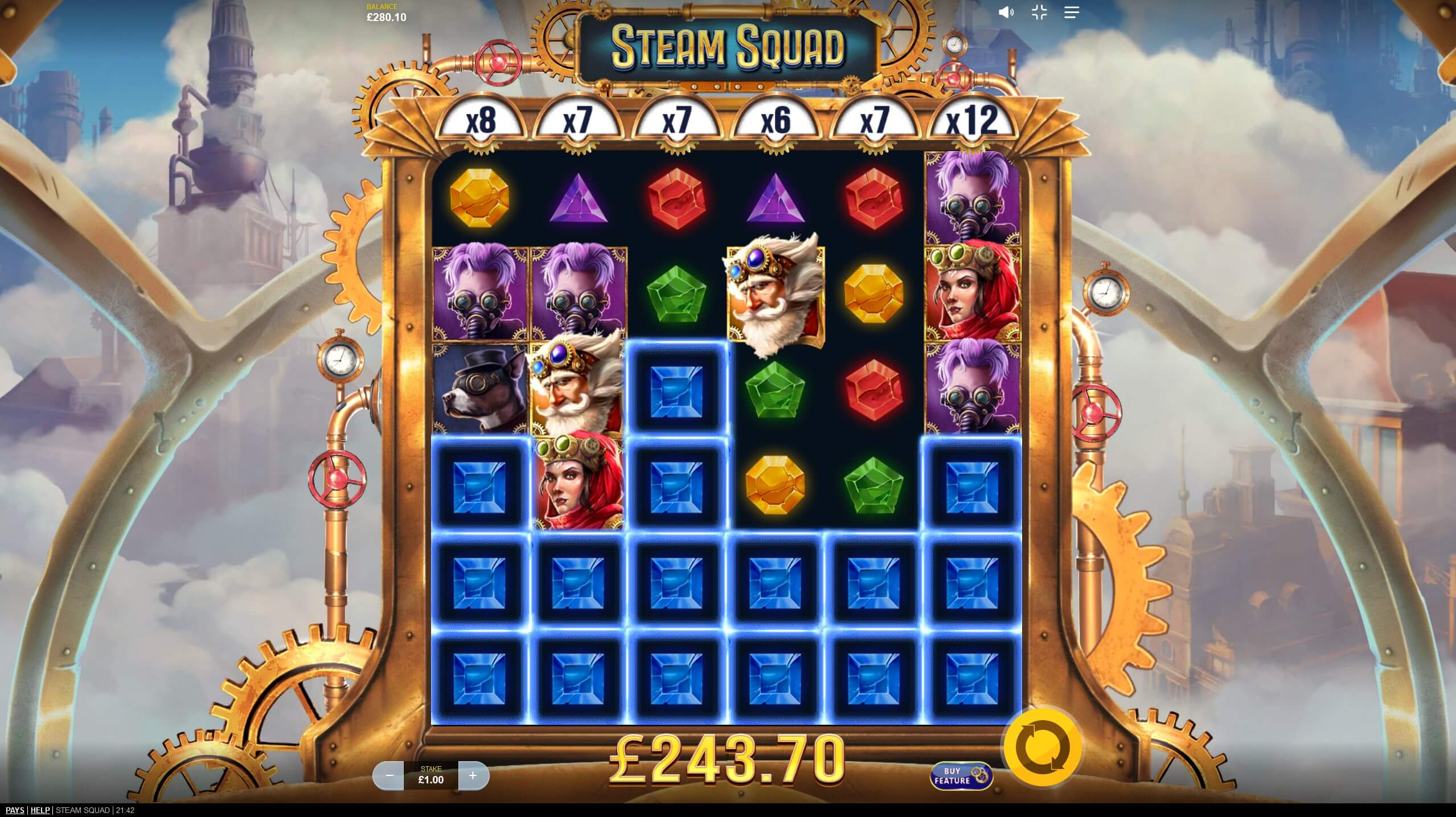Open the hamburger menu
The image size is (1456, 817).
1072,12
